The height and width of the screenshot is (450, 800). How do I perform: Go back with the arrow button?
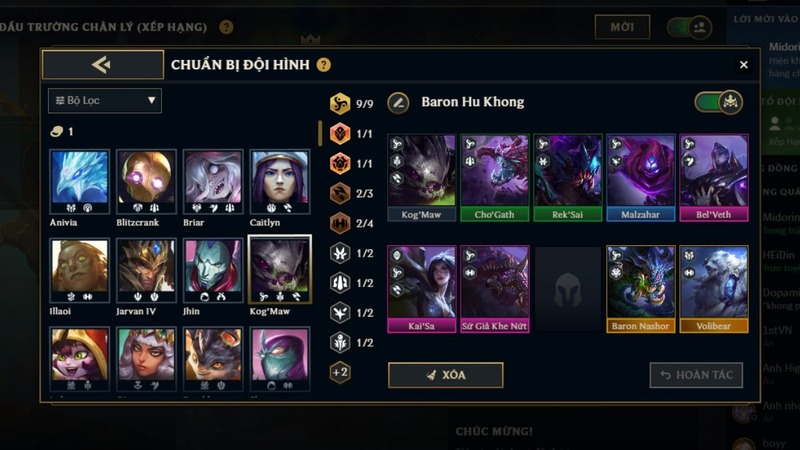[x=102, y=65]
